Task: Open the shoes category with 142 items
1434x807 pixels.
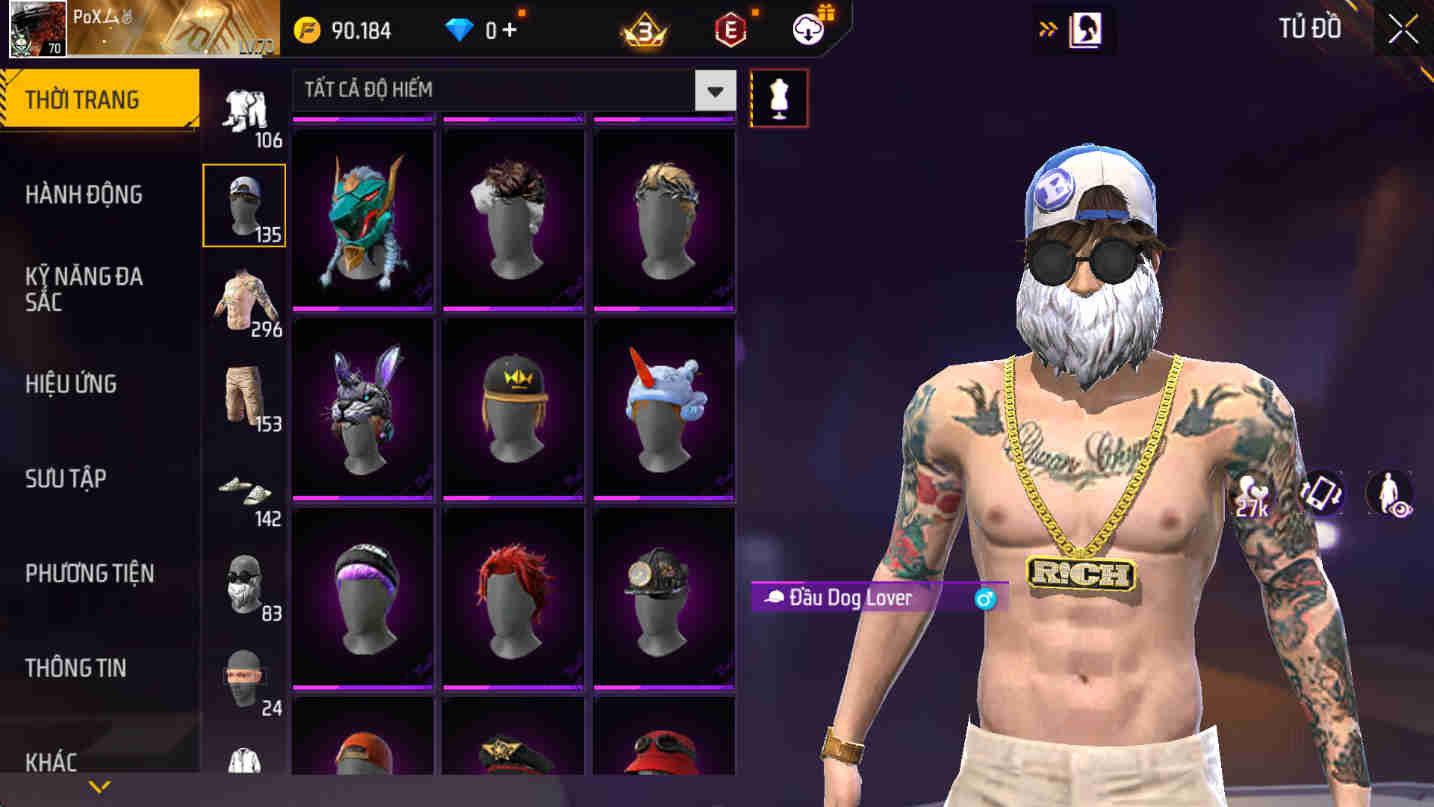Action: (x=245, y=490)
